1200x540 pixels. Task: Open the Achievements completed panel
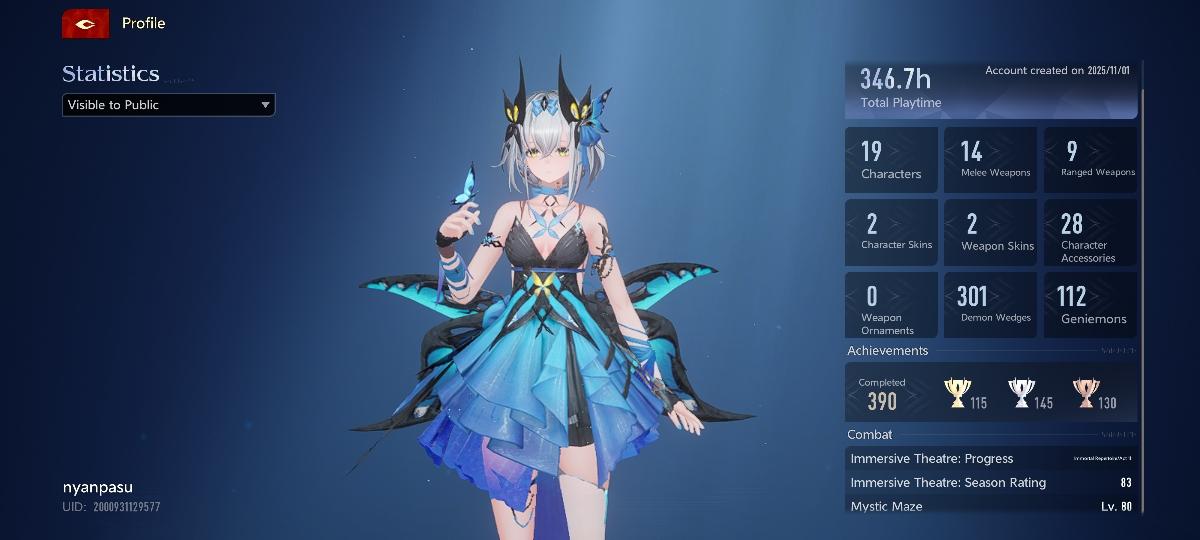pos(991,392)
